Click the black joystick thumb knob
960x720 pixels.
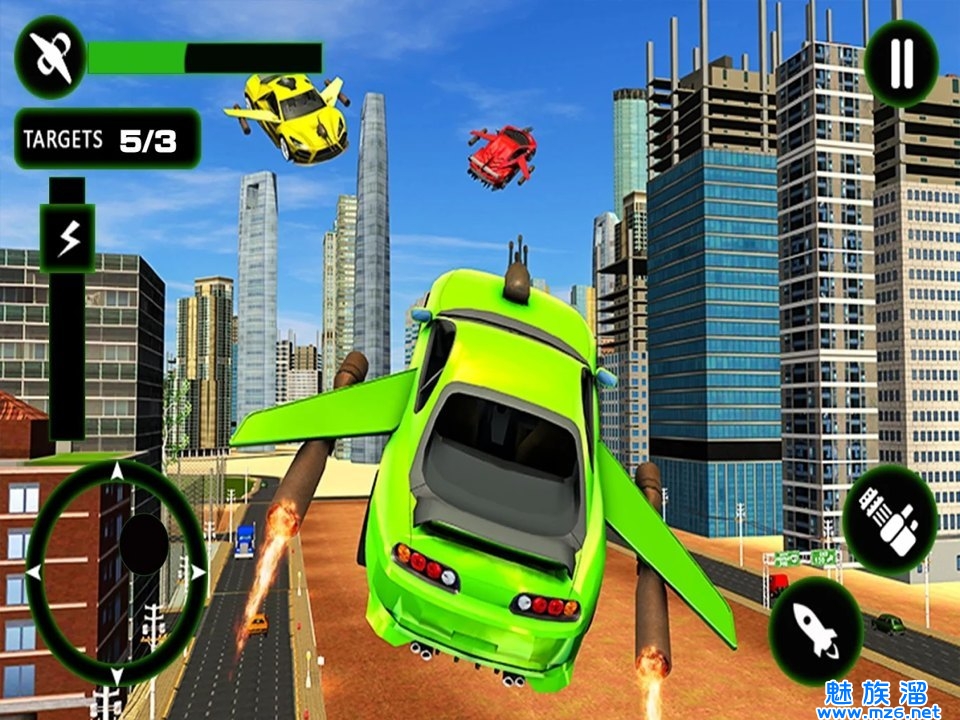click(x=144, y=545)
